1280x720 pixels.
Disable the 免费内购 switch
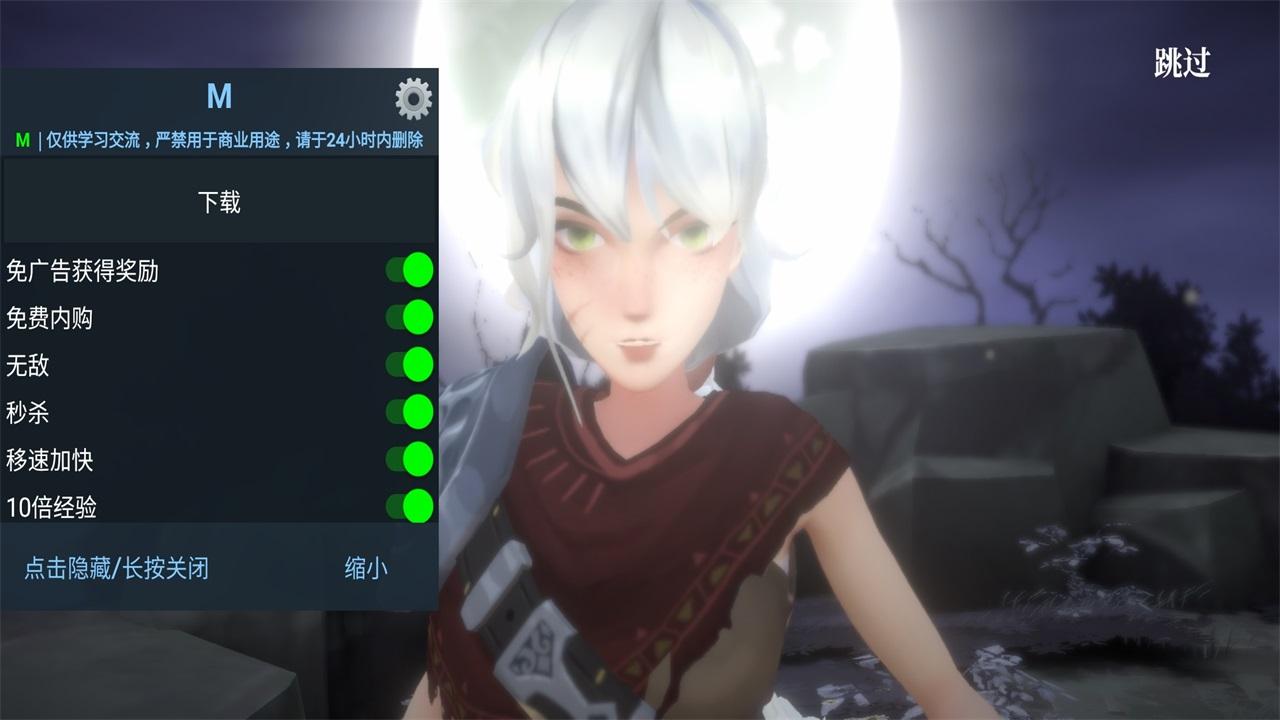(x=411, y=318)
